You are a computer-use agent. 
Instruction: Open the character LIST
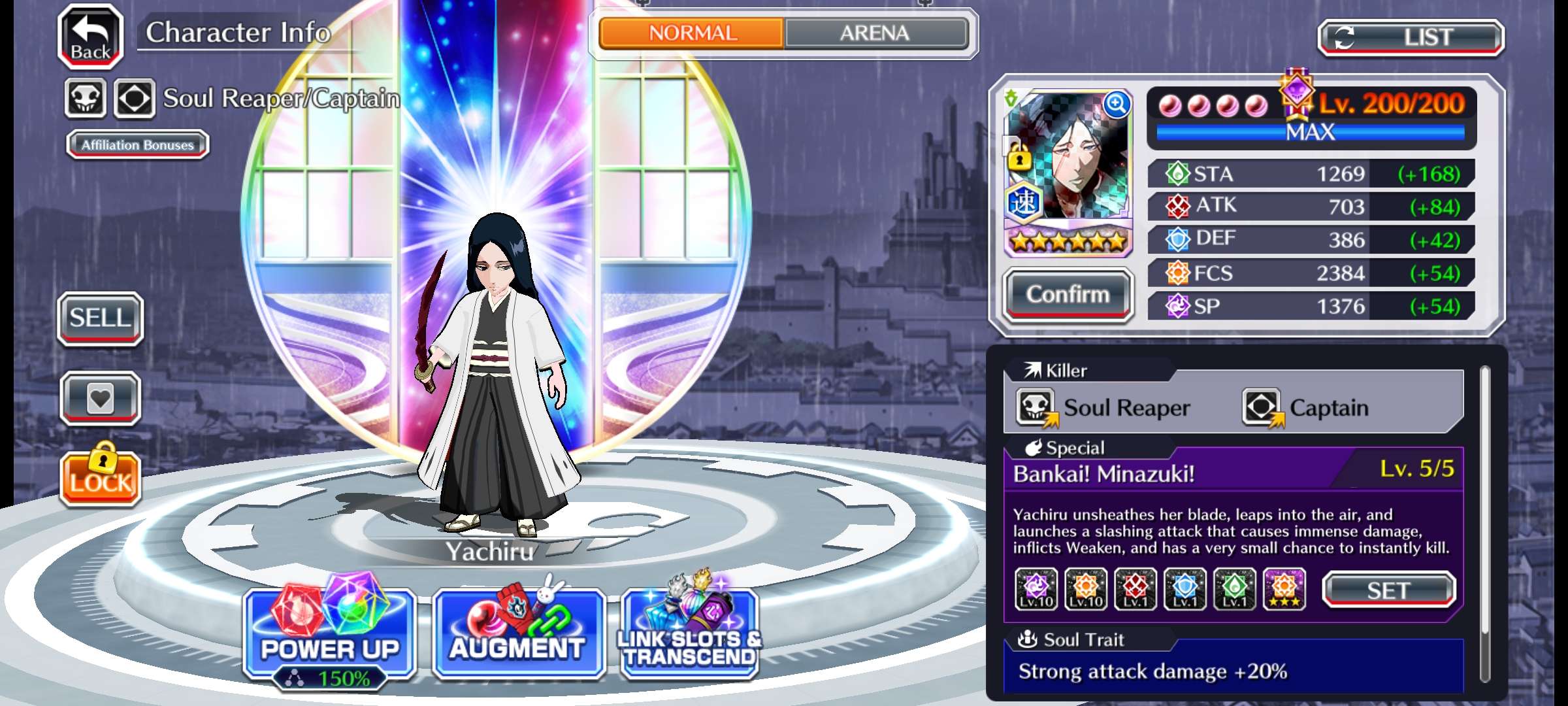point(1411,38)
